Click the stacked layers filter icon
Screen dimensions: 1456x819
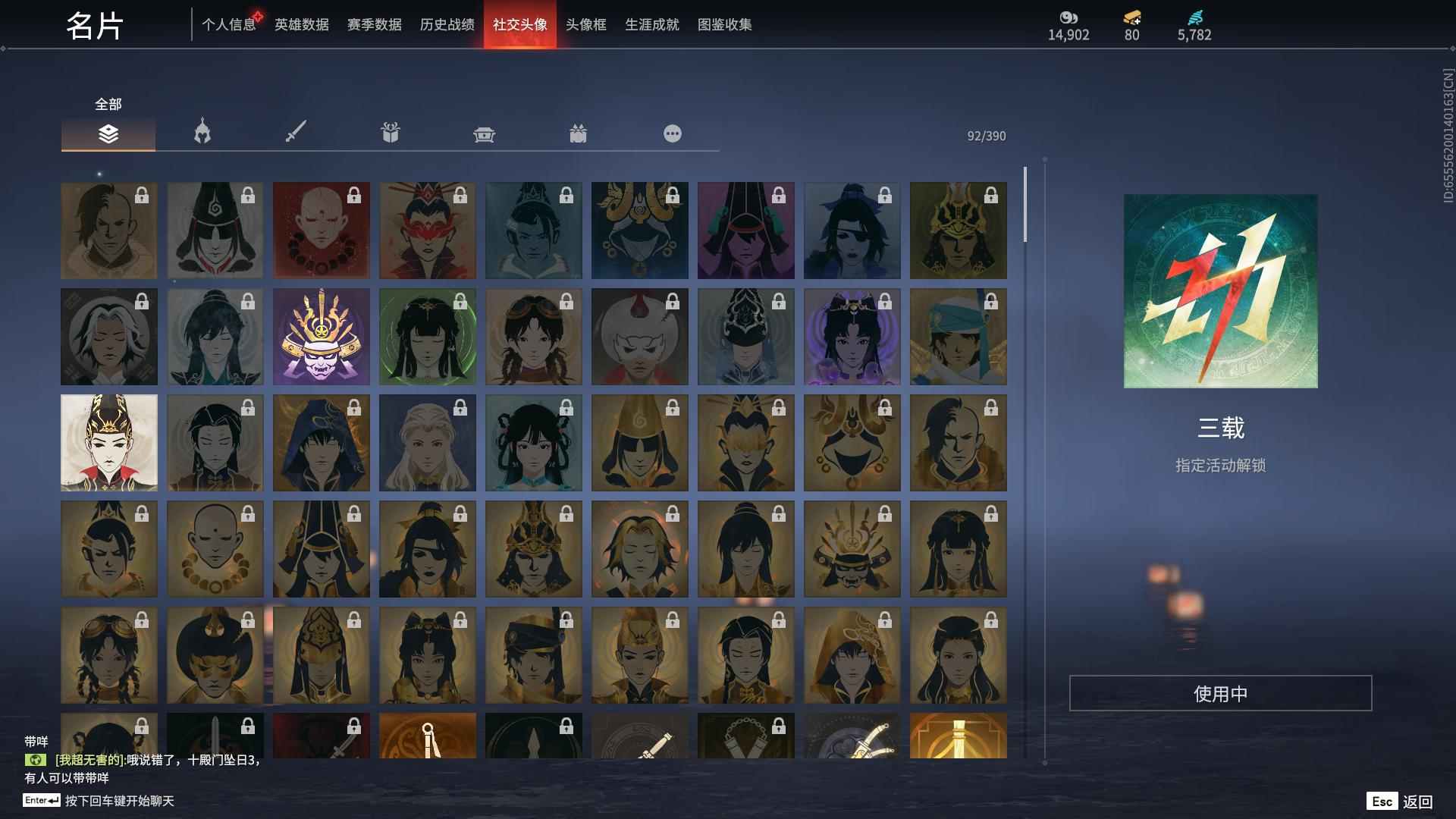[x=108, y=133]
